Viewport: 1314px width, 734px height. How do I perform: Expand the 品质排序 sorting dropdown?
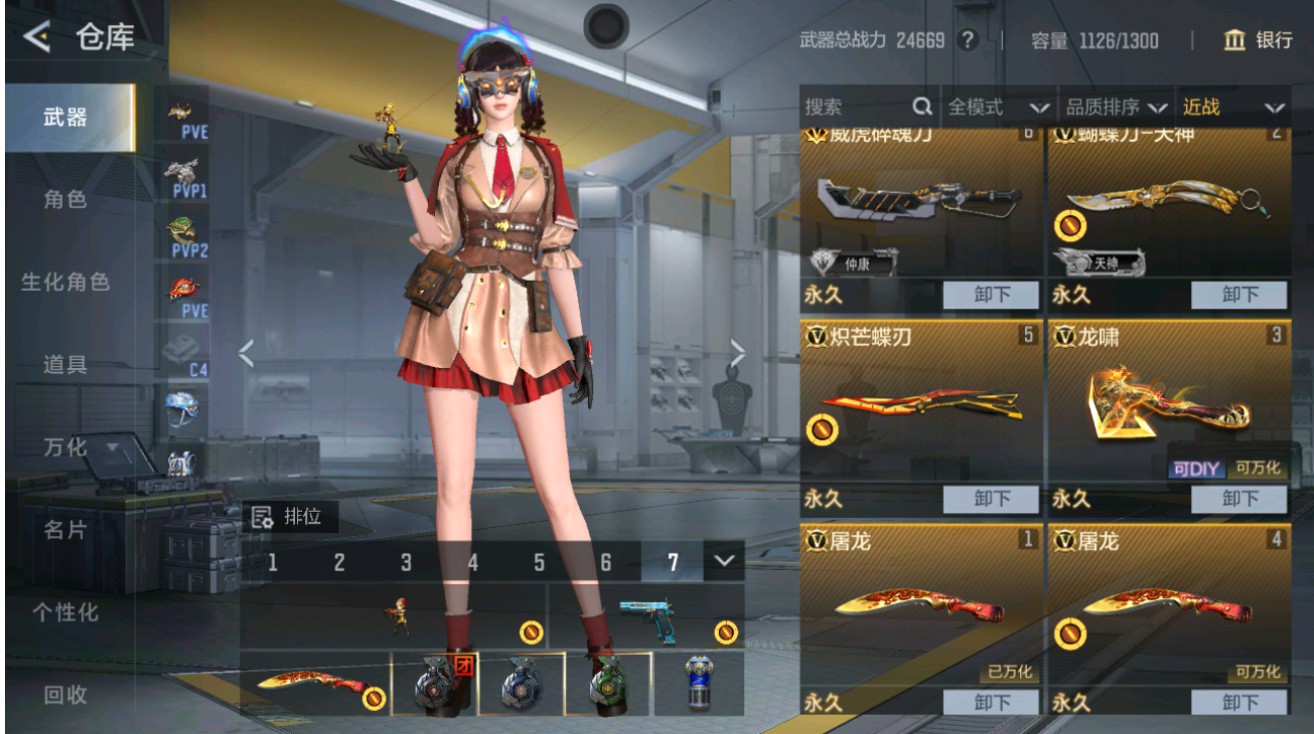pyautogui.click(x=1120, y=105)
